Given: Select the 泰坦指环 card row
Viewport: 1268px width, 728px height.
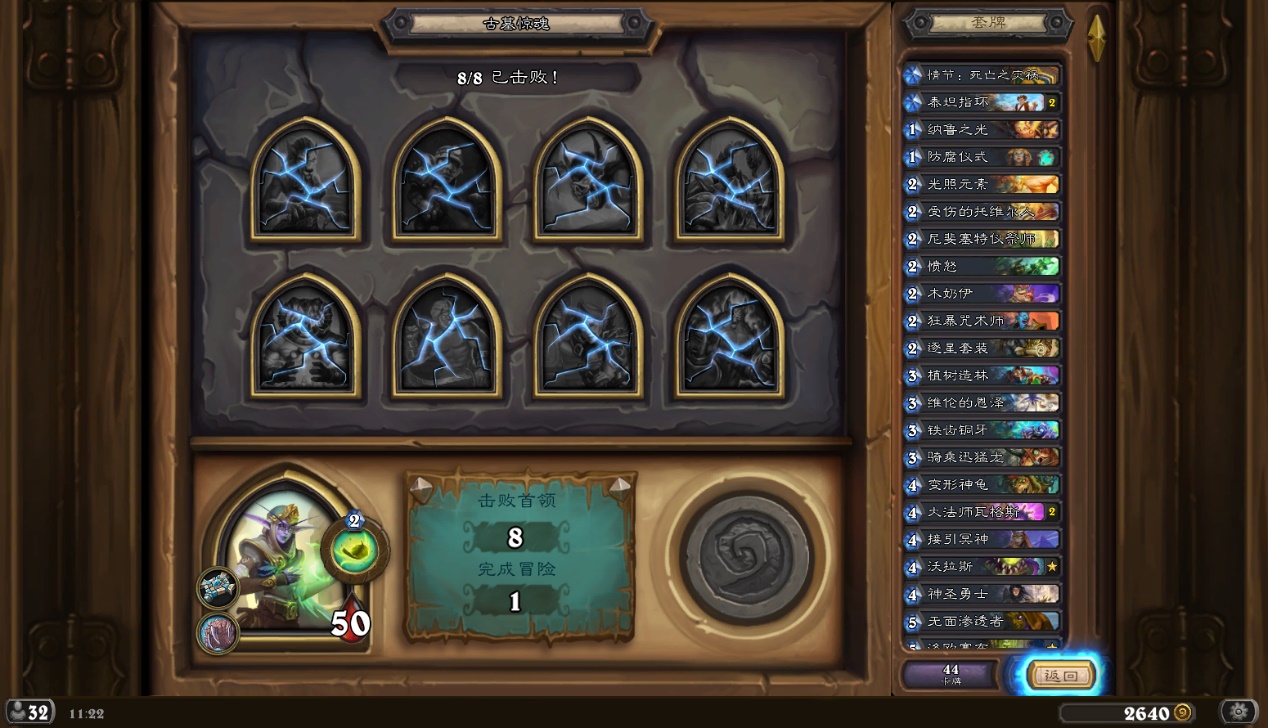Looking at the screenshot, I should [x=981, y=102].
